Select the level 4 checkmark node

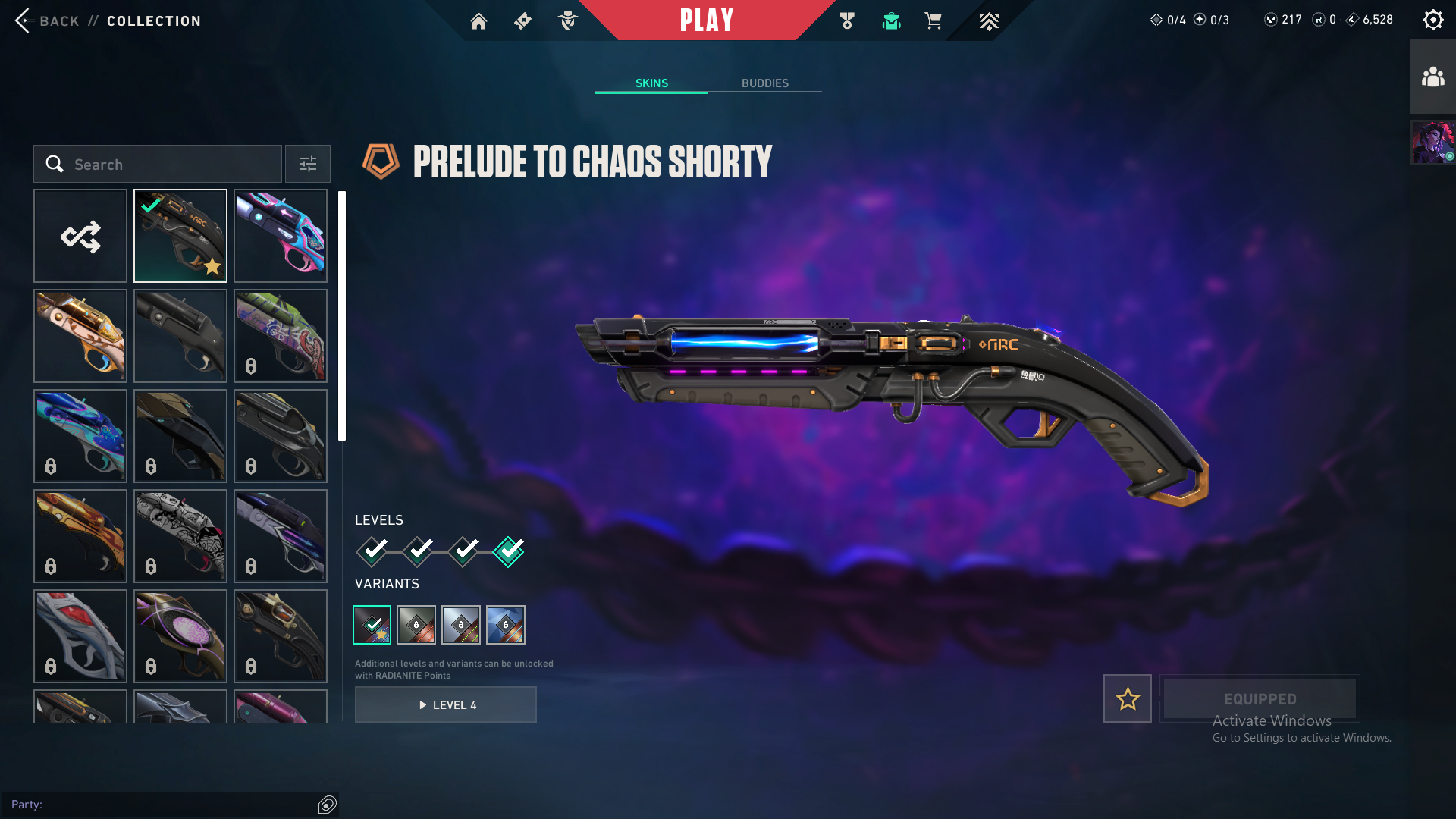coord(509,551)
